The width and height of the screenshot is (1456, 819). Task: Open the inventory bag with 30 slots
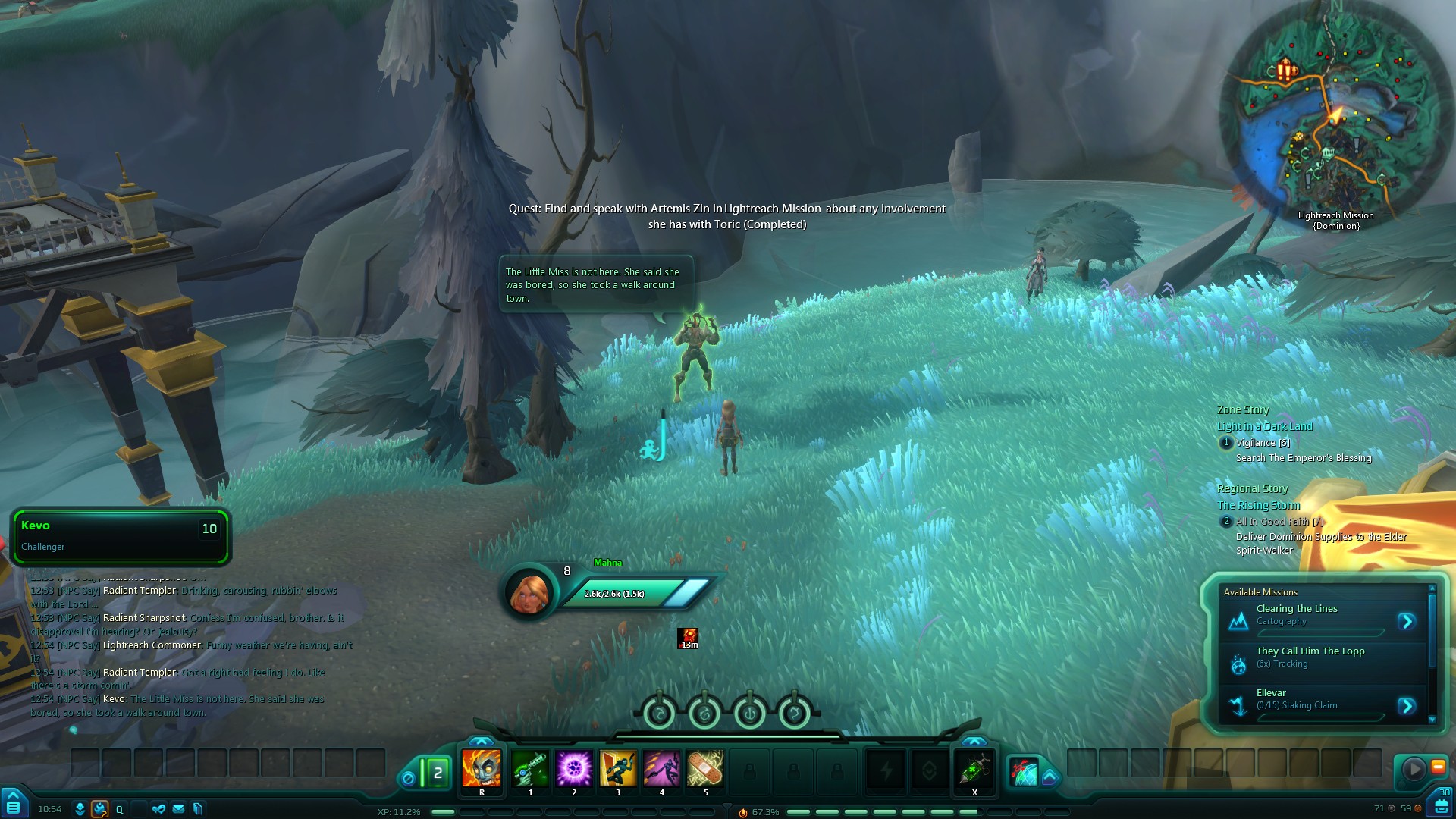click(1441, 804)
